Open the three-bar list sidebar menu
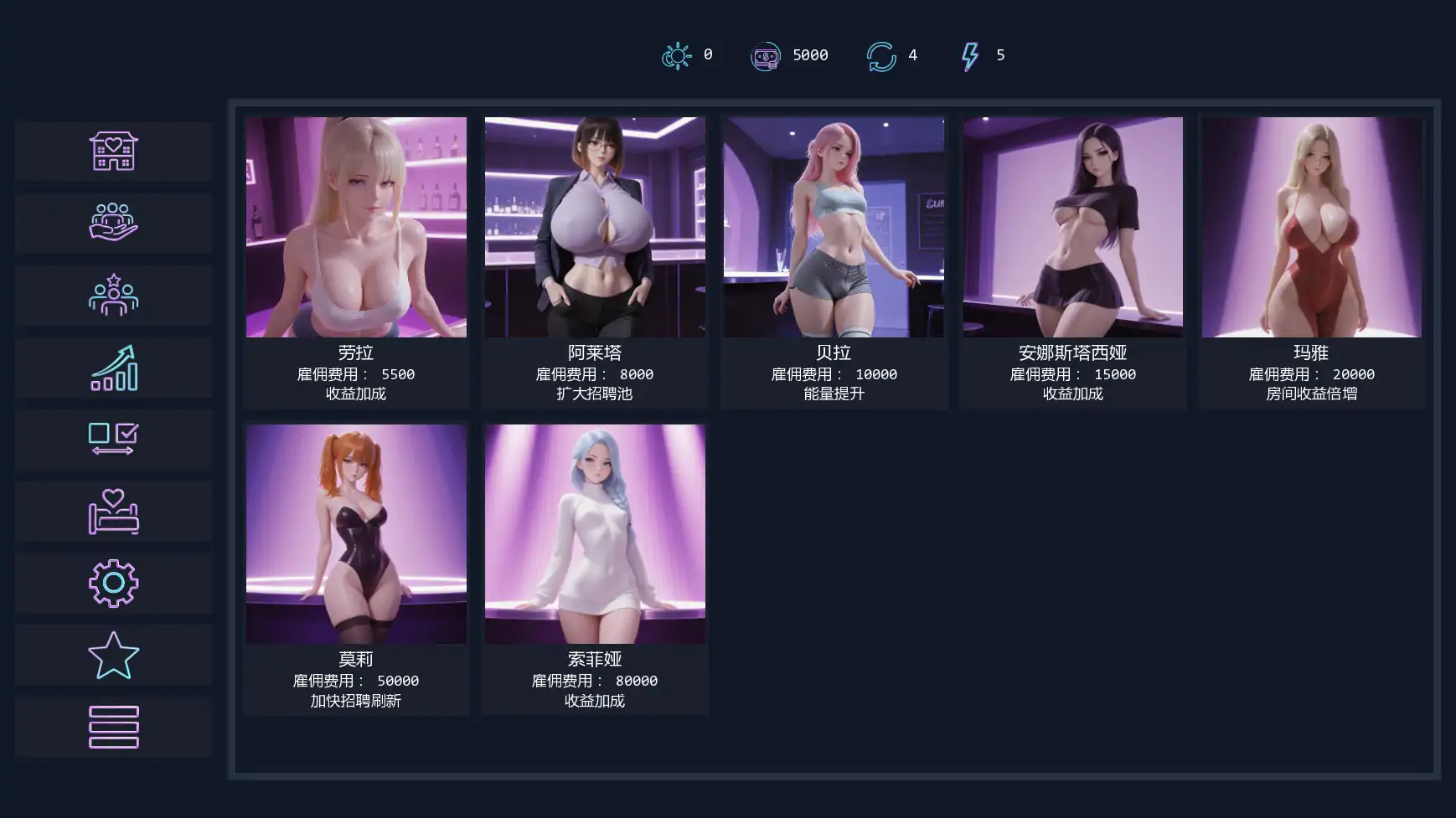Viewport: 1456px width, 818px height. pyautogui.click(x=113, y=727)
